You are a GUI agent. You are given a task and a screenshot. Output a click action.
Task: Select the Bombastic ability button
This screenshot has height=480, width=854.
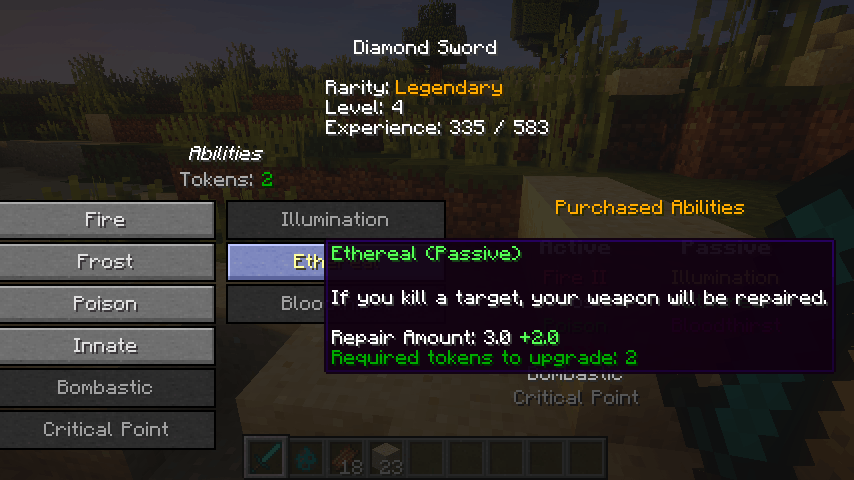106,388
